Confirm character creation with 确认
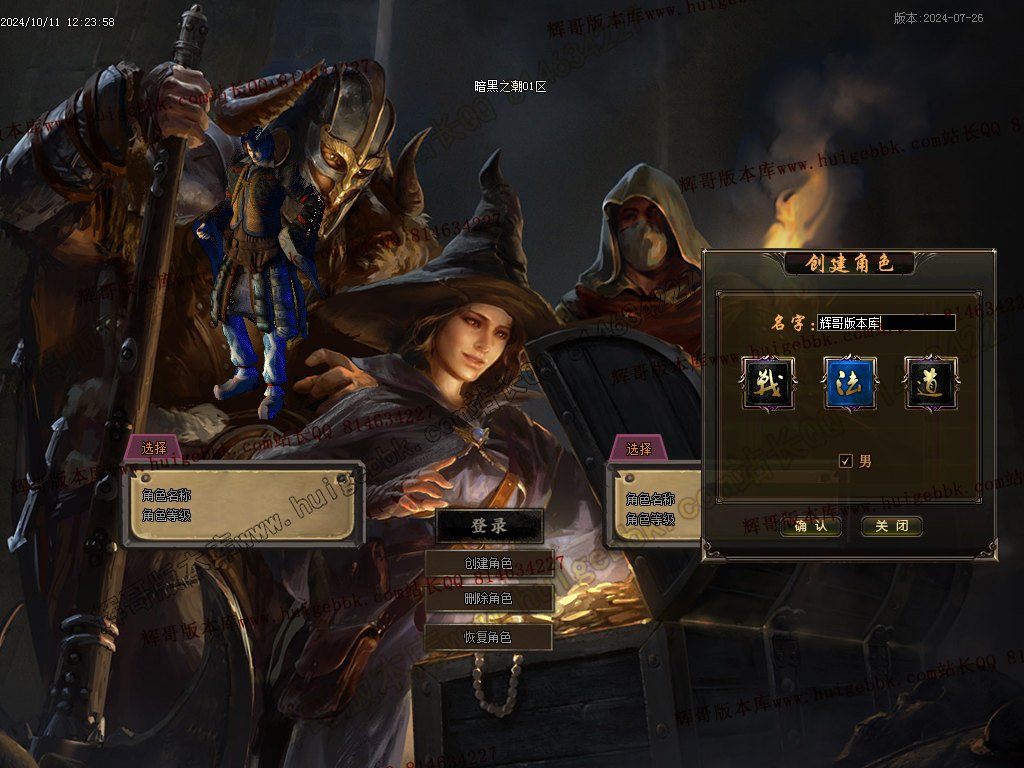Image resolution: width=1024 pixels, height=768 pixels. pos(810,526)
